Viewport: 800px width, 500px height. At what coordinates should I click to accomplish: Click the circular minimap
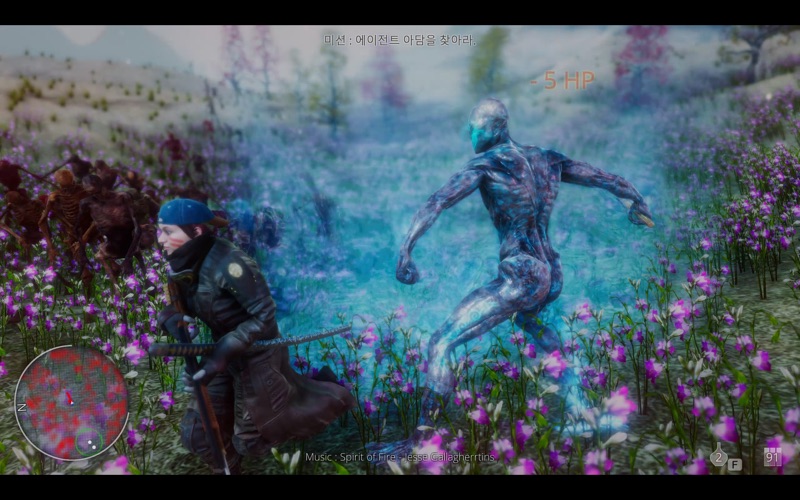point(71,403)
